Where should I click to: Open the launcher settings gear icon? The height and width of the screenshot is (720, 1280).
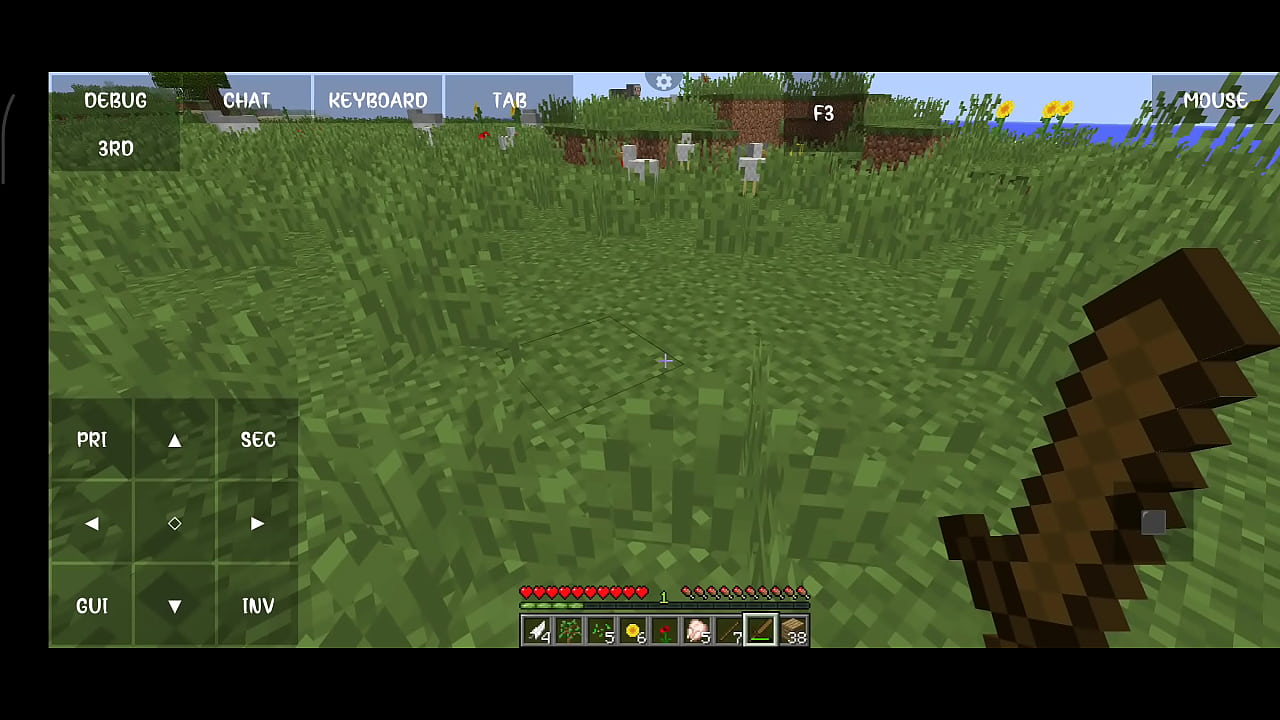point(663,82)
